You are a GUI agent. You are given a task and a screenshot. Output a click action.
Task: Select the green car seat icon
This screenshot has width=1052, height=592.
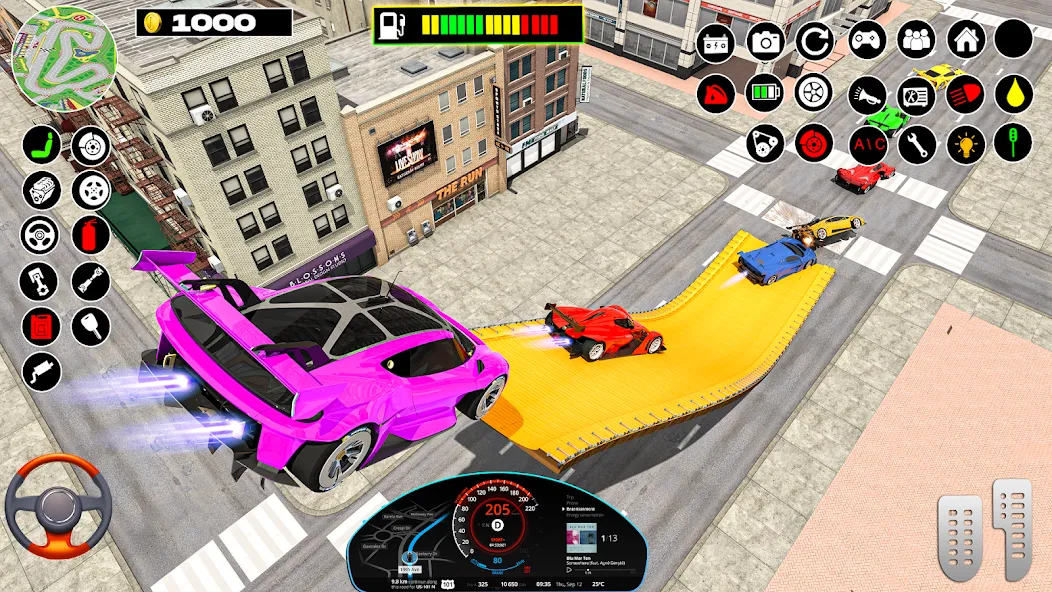(x=42, y=145)
